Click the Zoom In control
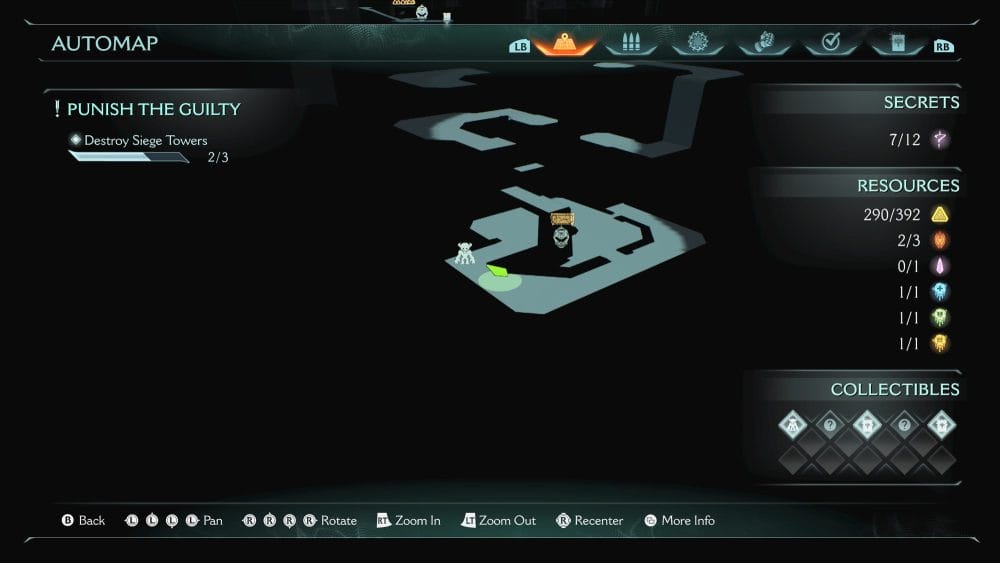The height and width of the screenshot is (563, 1000). (408, 521)
